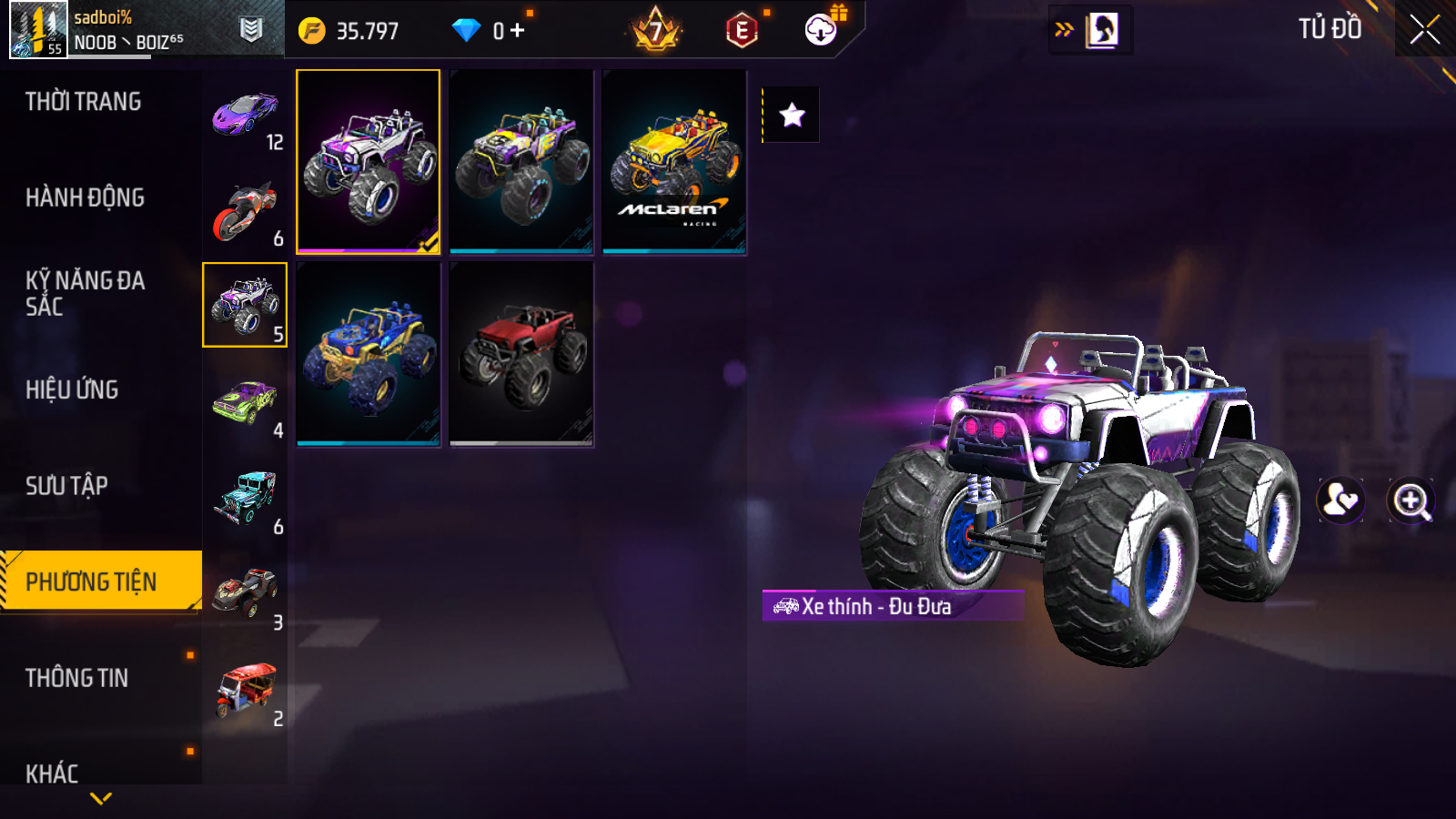Choose the red tuk-tuk vehicle type

click(x=246, y=690)
